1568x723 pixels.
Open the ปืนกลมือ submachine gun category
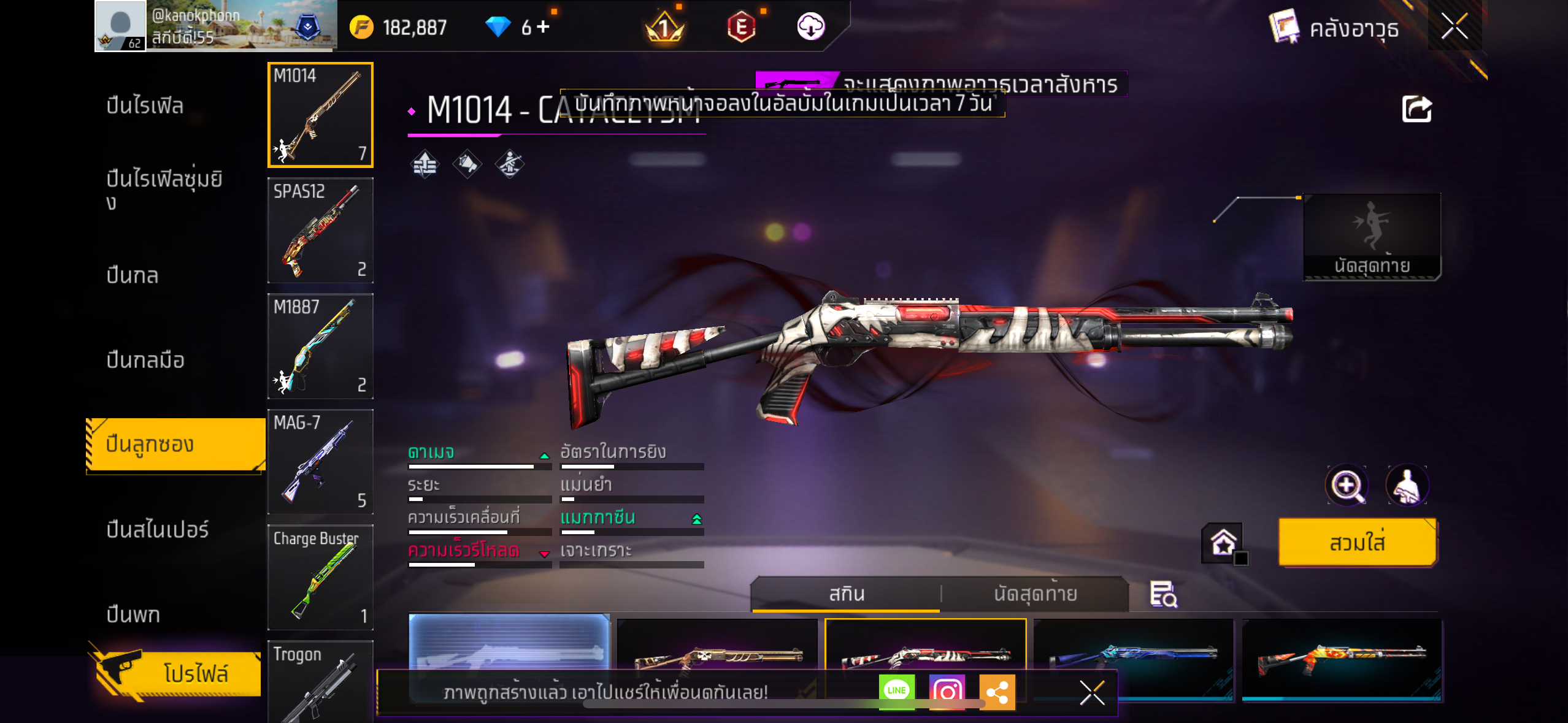(x=145, y=360)
